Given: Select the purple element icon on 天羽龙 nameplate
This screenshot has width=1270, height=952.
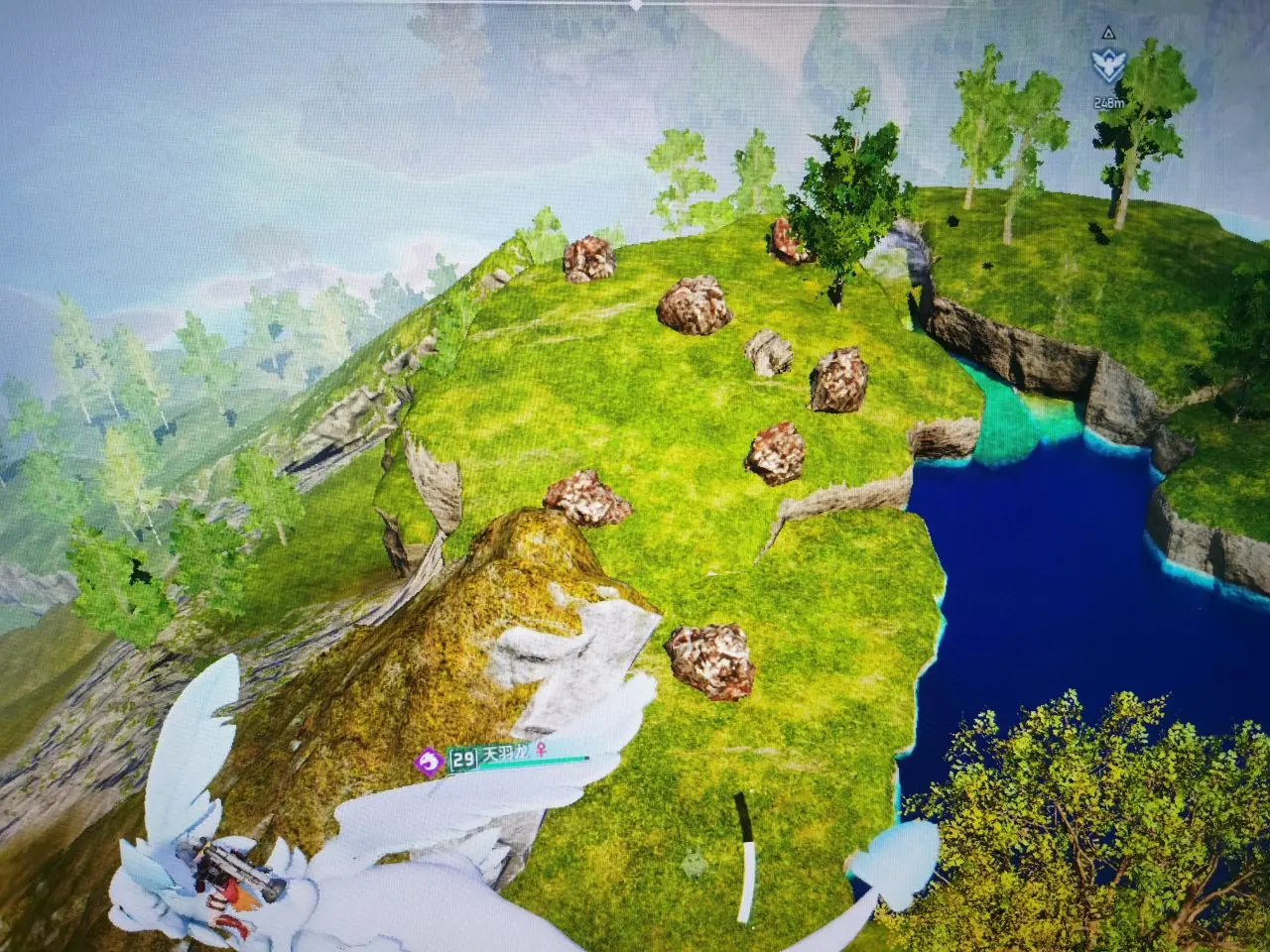Looking at the screenshot, I should pos(430,761).
